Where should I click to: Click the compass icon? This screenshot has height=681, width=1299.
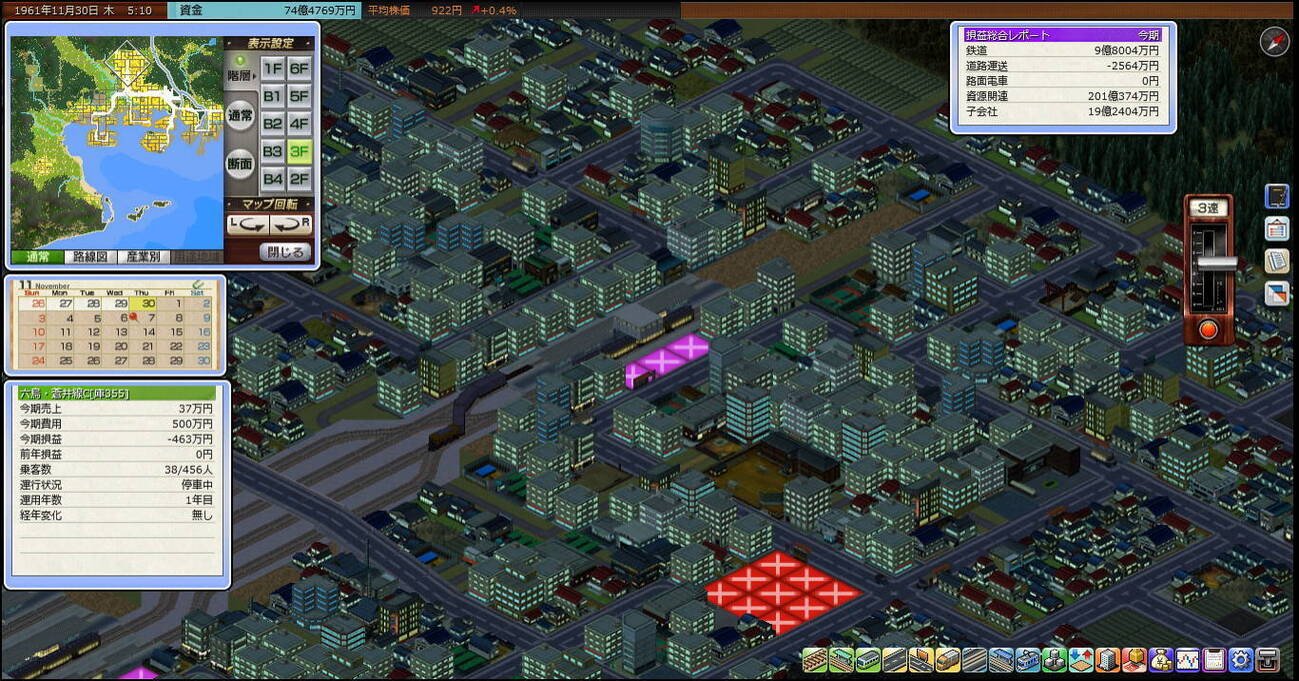click(x=1273, y=42)
